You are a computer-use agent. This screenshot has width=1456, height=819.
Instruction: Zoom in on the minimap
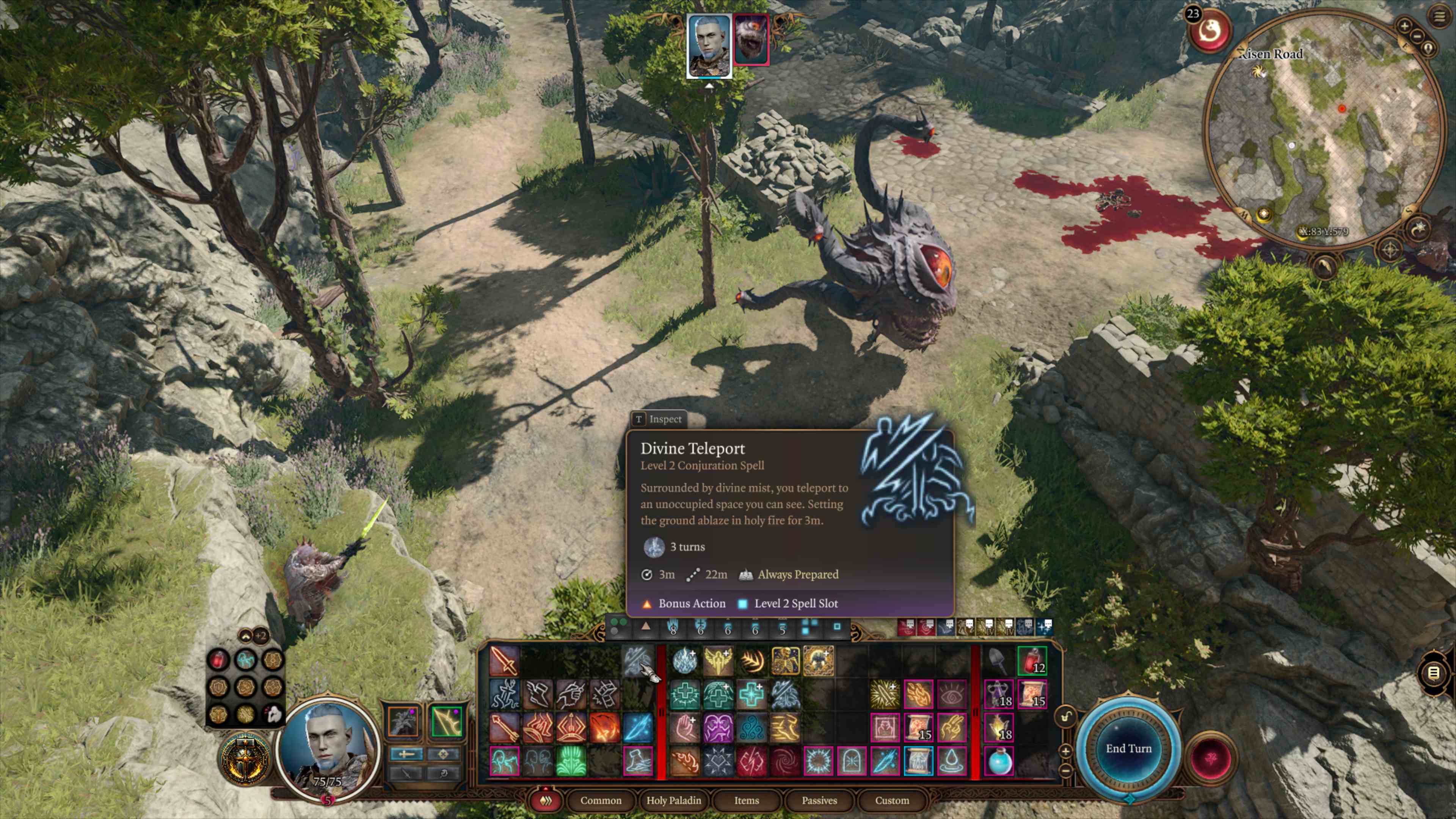(x=1404, y=25)
